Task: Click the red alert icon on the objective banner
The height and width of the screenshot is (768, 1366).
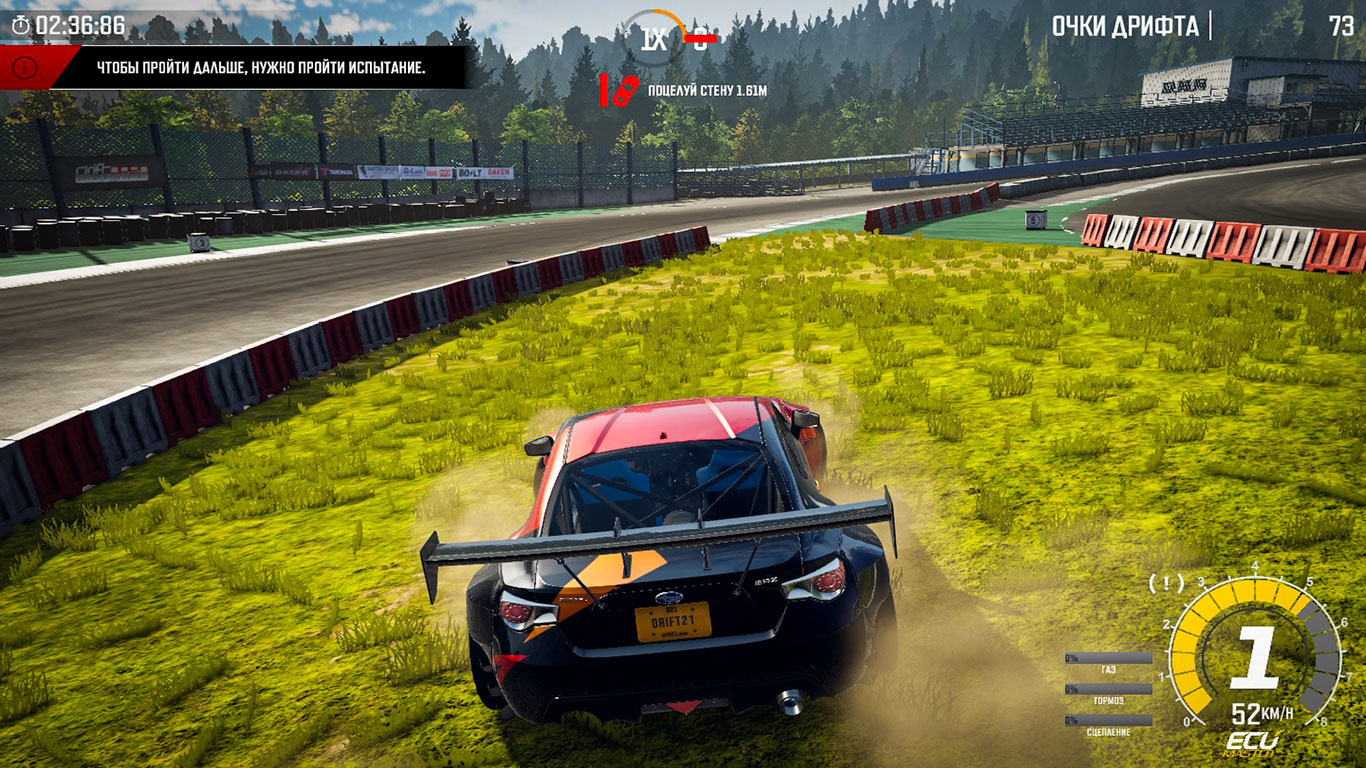Action: pos(27,68)
